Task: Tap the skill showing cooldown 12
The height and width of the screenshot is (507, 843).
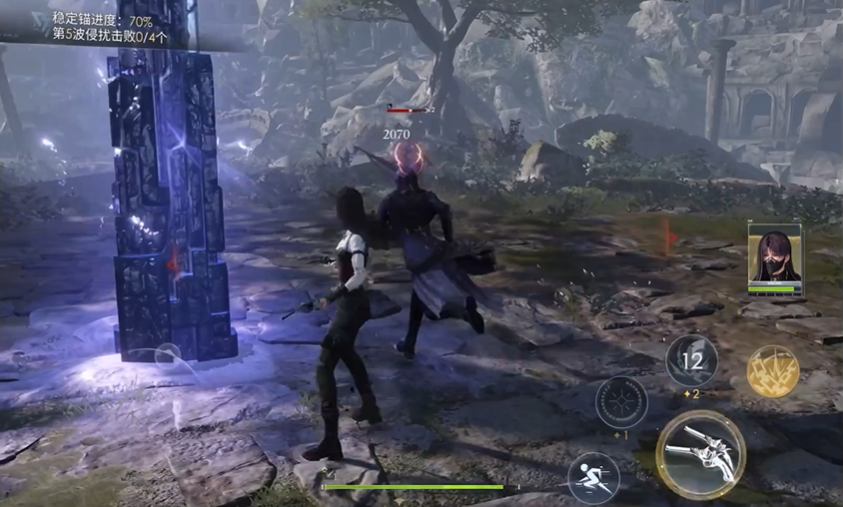Action: [691, 360]
